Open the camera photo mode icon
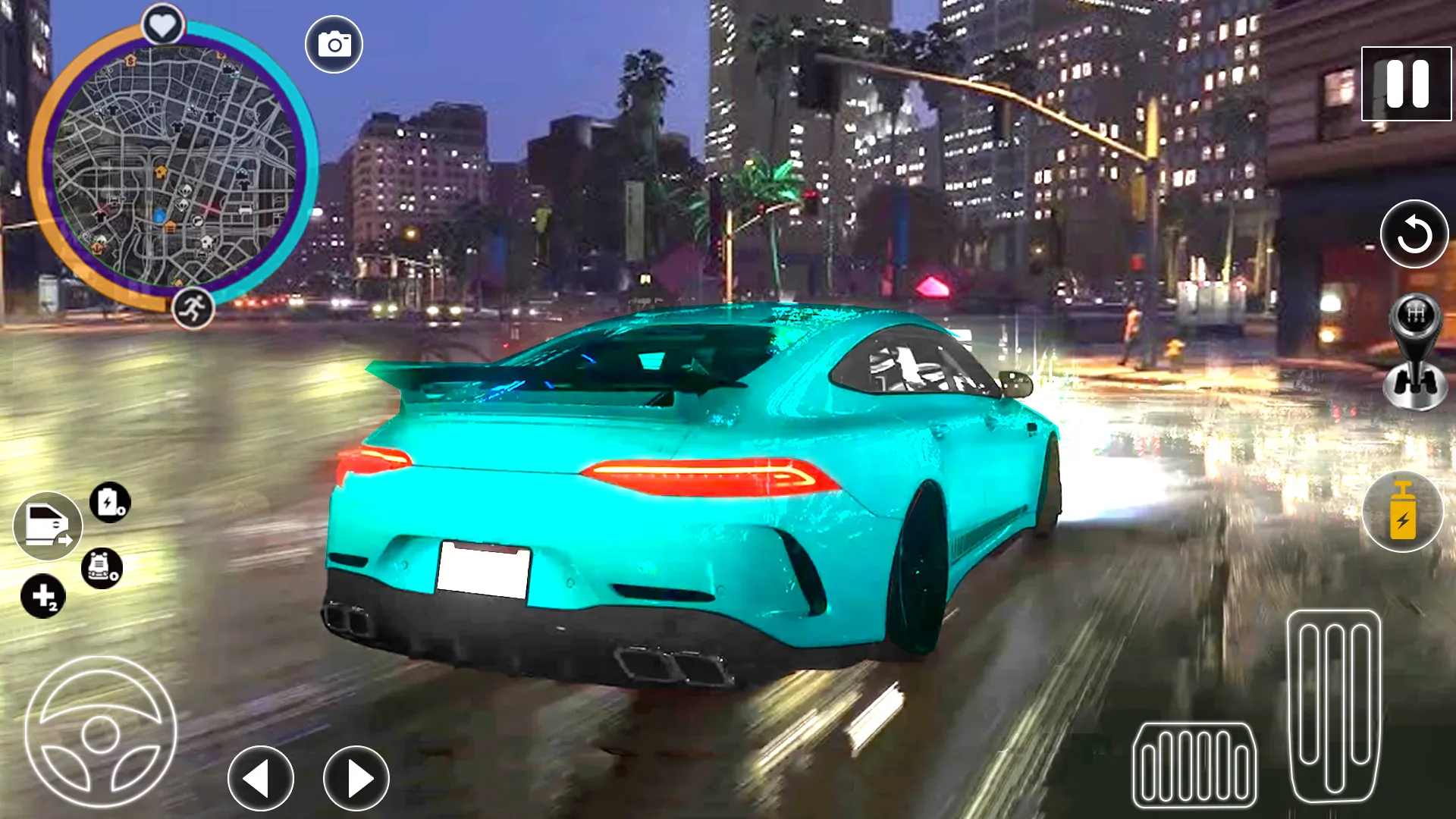Viewport: 1456px width, 819px height. click(x=334, y=43)
